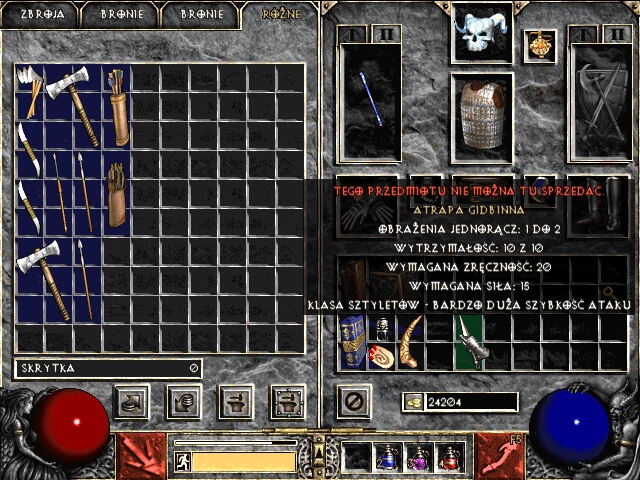640x480 pixels.
Task: Open the right skill selector
Action: point(501,455)
